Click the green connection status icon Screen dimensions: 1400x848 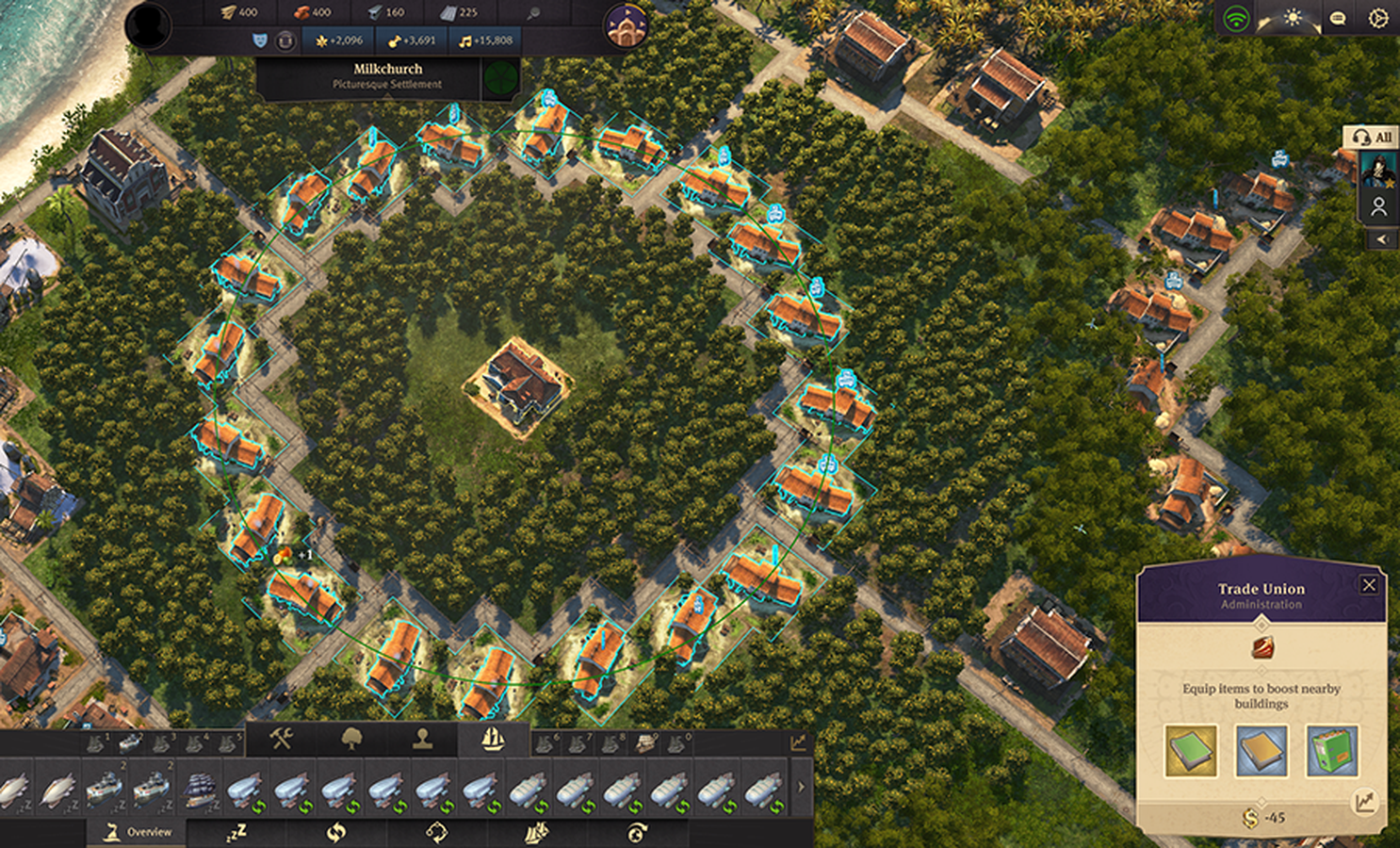[1236, 18]
